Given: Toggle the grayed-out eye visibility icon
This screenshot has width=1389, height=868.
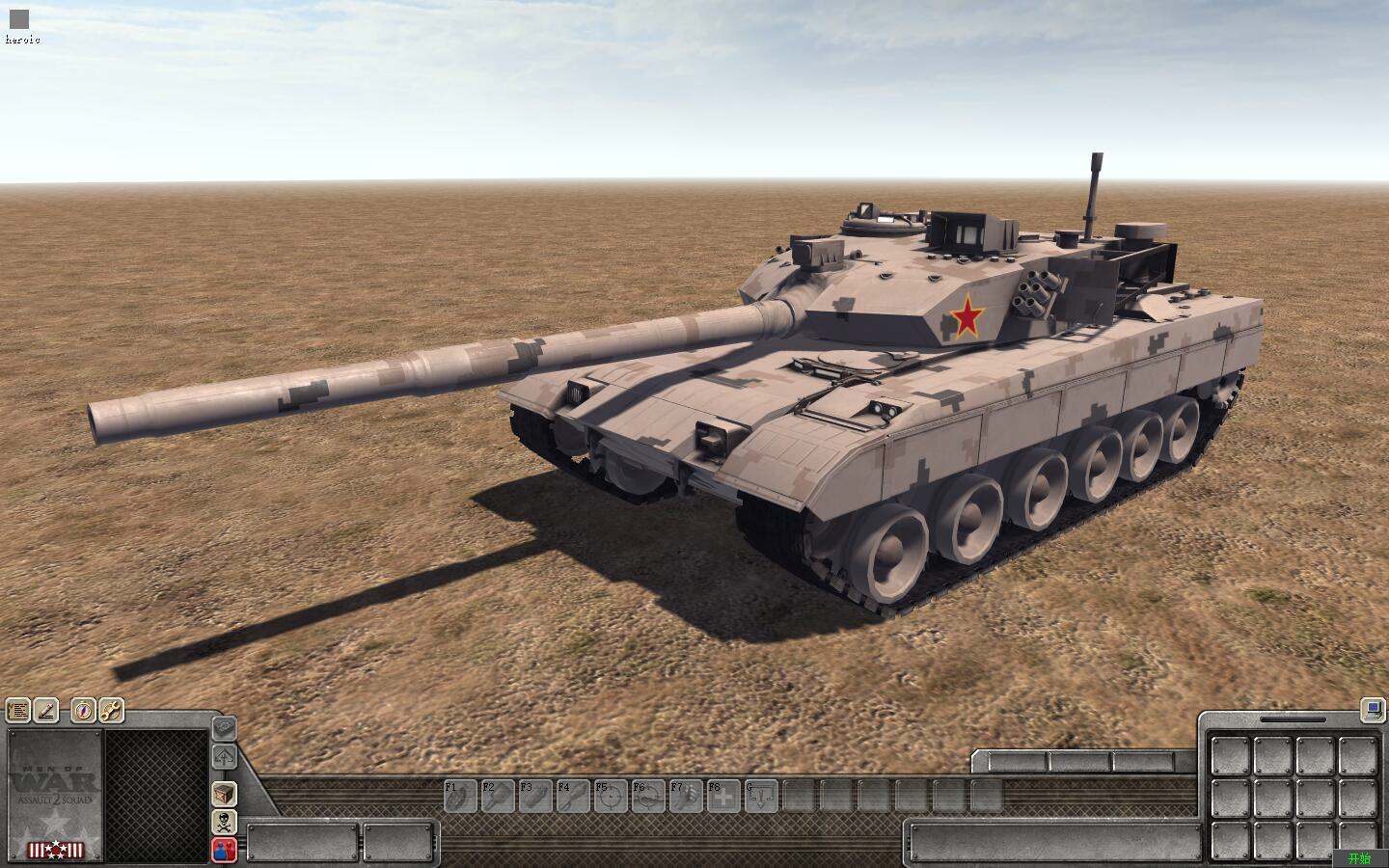Looking at the screenshot, I should (224, 726).
